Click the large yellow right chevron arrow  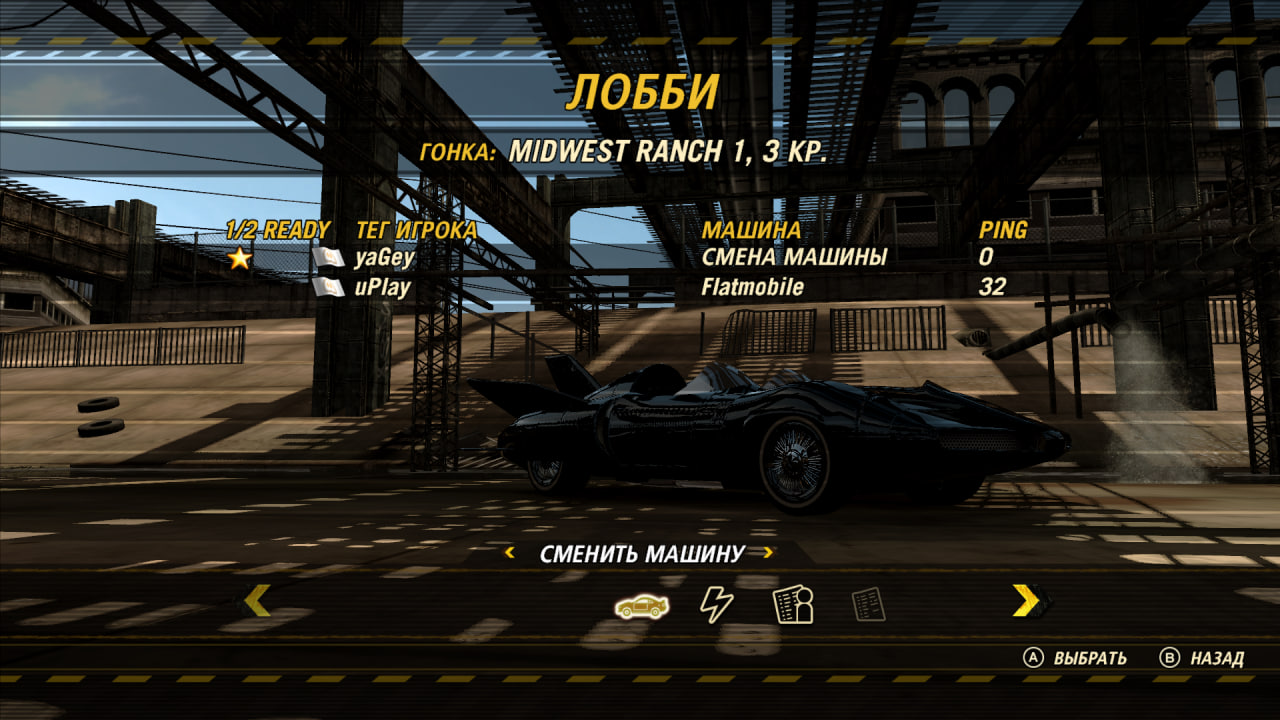[x=1025, y=600]
